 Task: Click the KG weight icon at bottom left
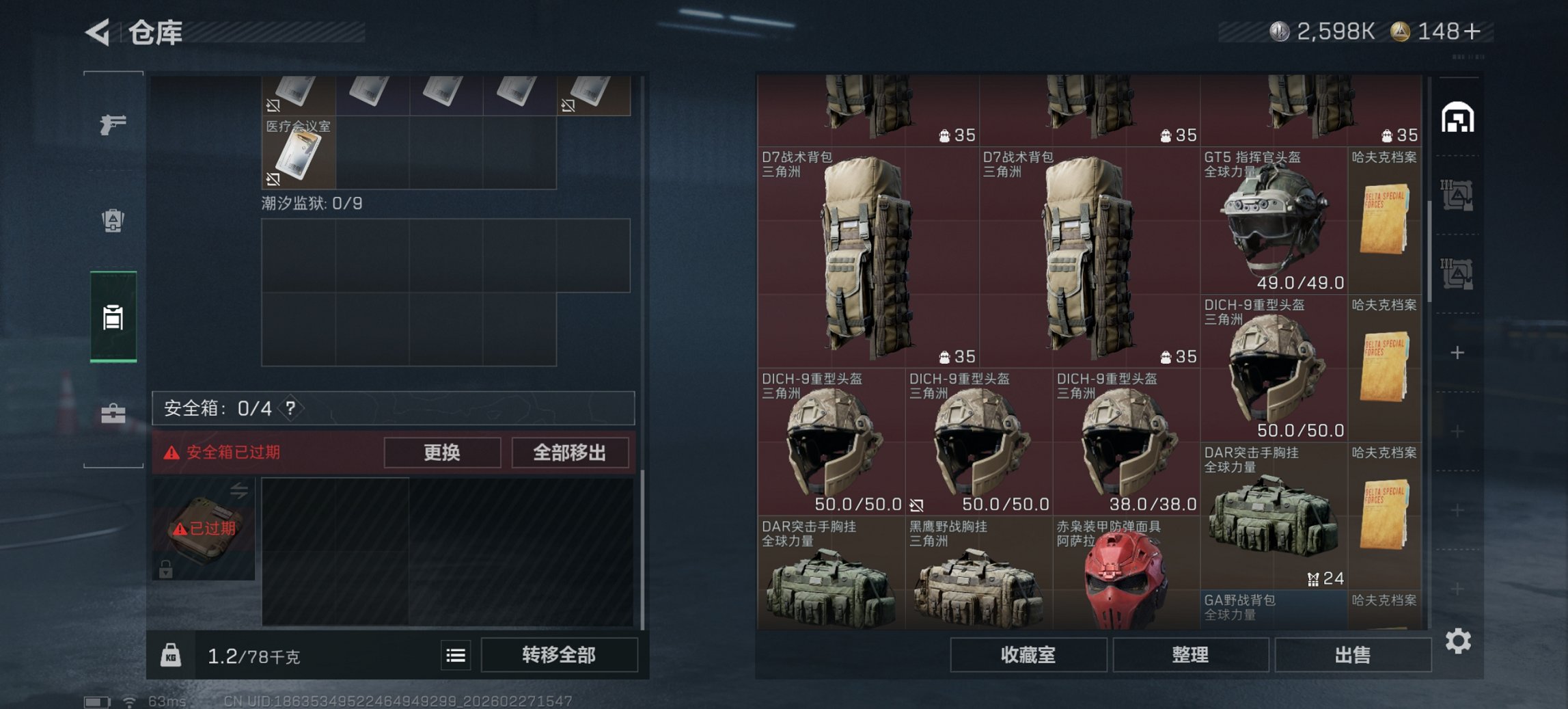[172, 655]
